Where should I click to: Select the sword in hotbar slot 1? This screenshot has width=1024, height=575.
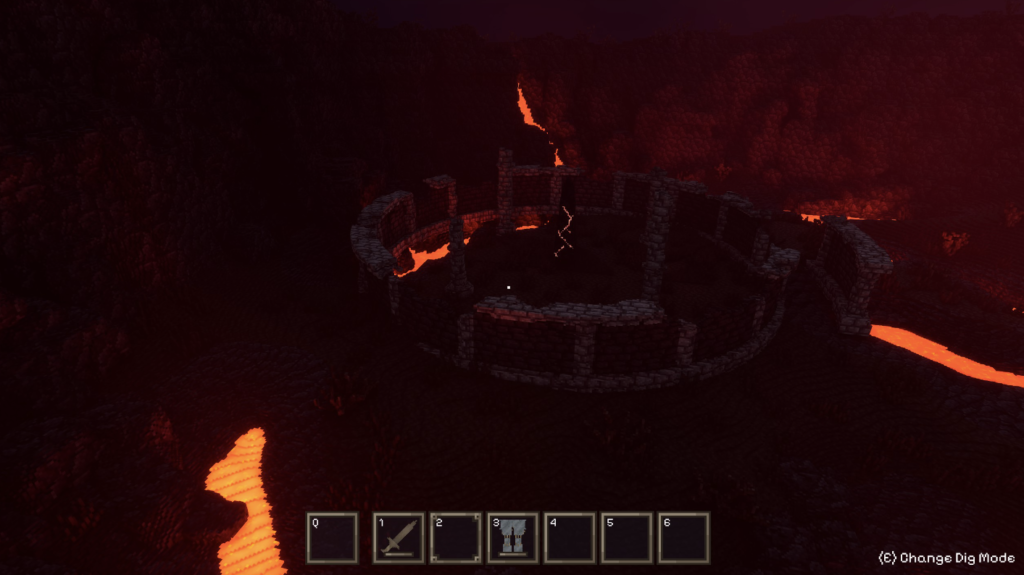tap(398, 538)
